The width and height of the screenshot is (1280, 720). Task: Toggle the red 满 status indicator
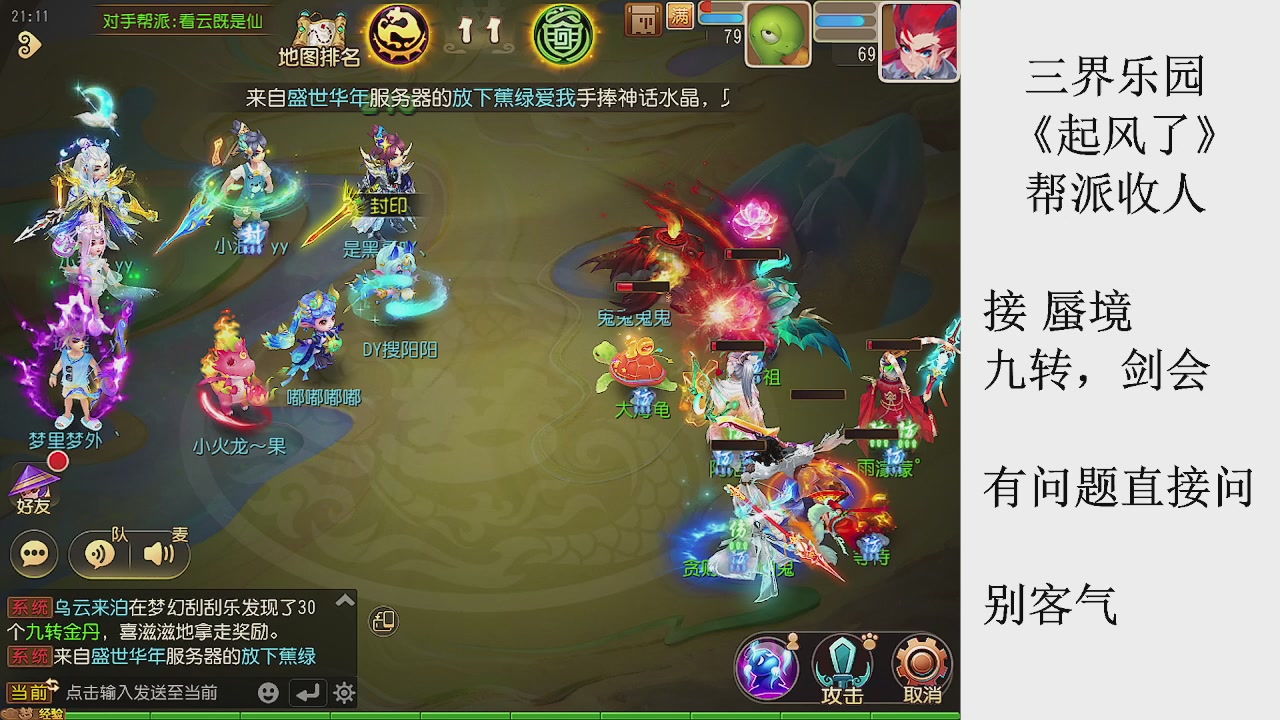(x=680, y=17)
